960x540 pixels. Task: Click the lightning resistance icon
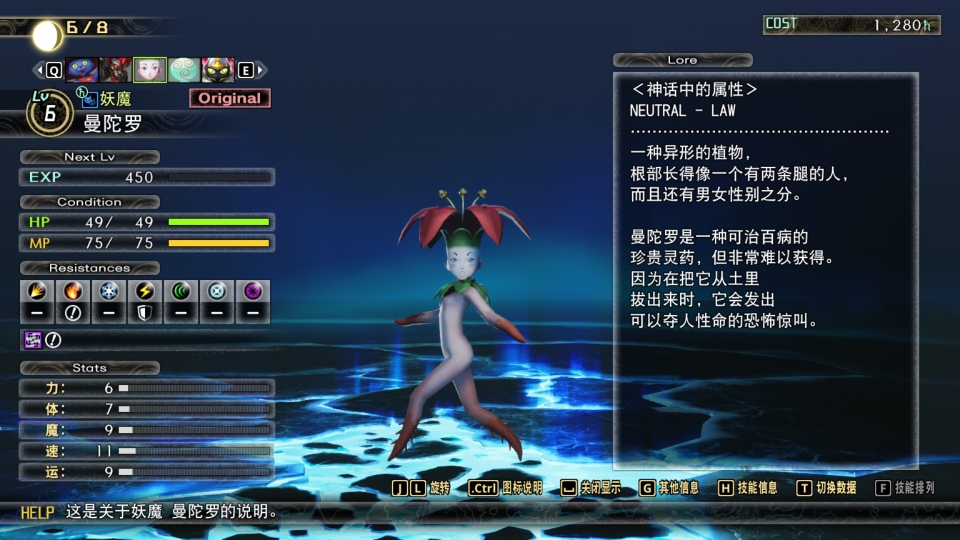coord(144,292)
